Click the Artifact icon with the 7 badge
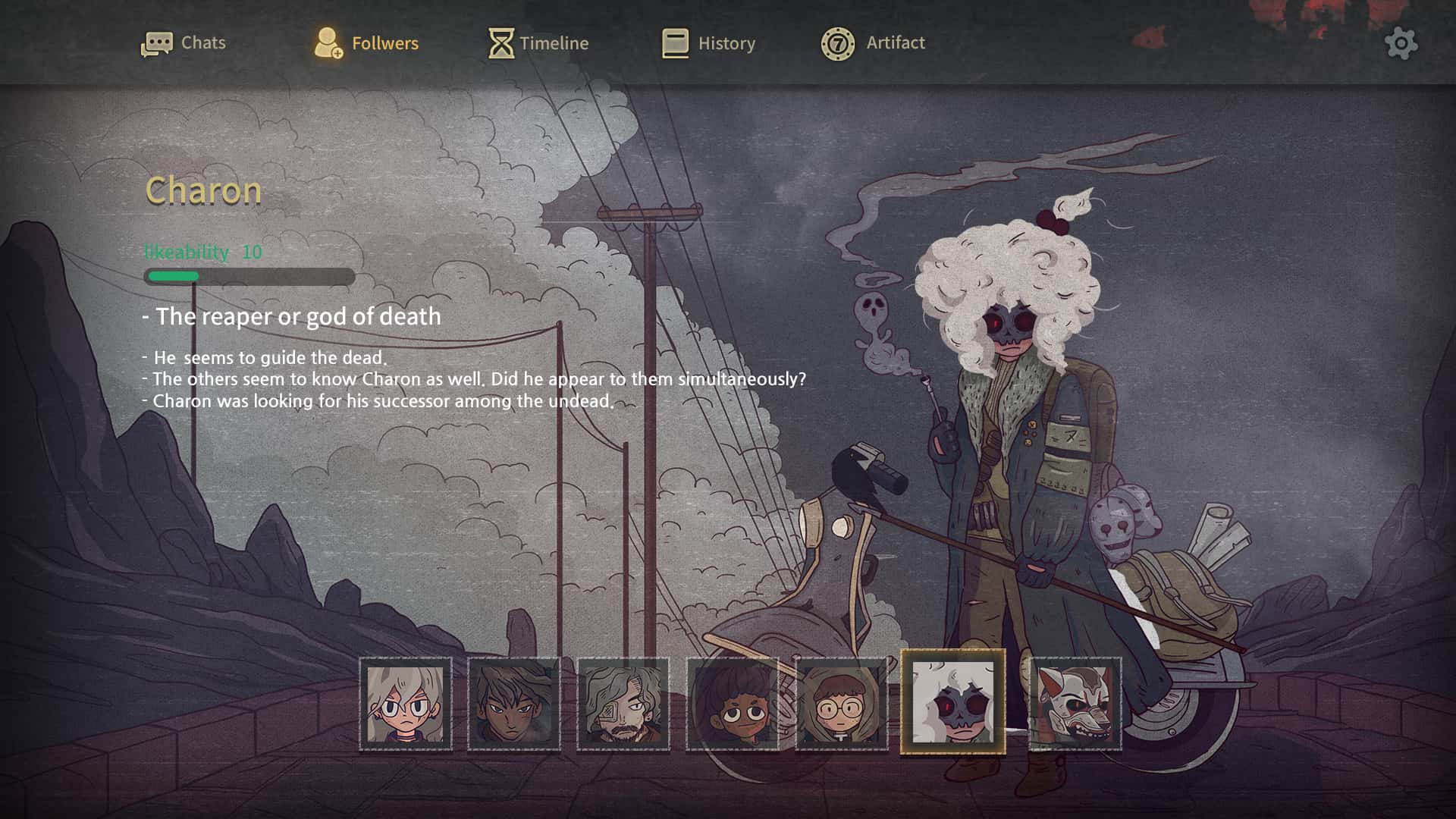Viewport: 1456px width, 819px height. coord(838,43)
